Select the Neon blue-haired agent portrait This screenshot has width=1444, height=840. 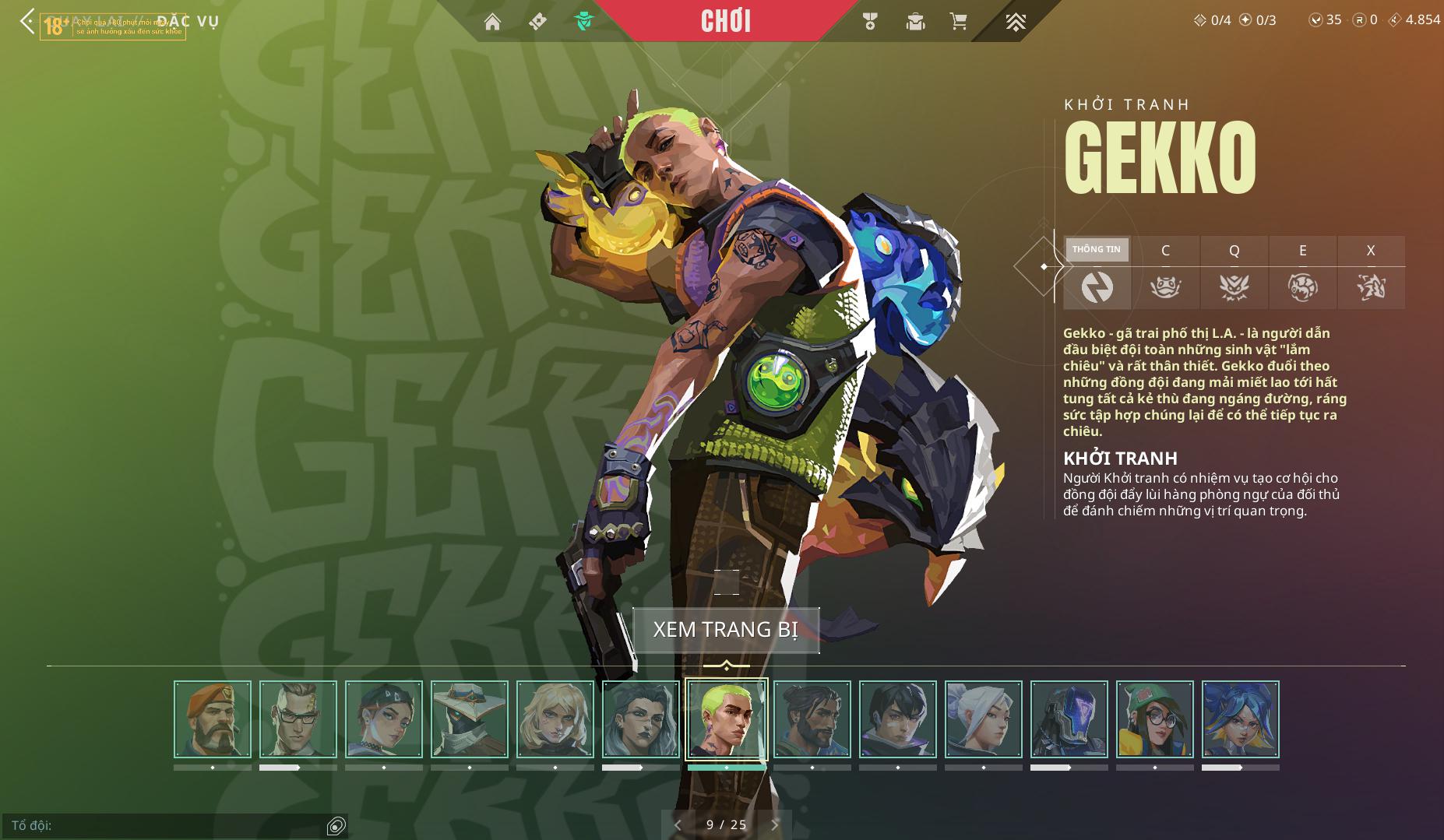point(1241,719)
